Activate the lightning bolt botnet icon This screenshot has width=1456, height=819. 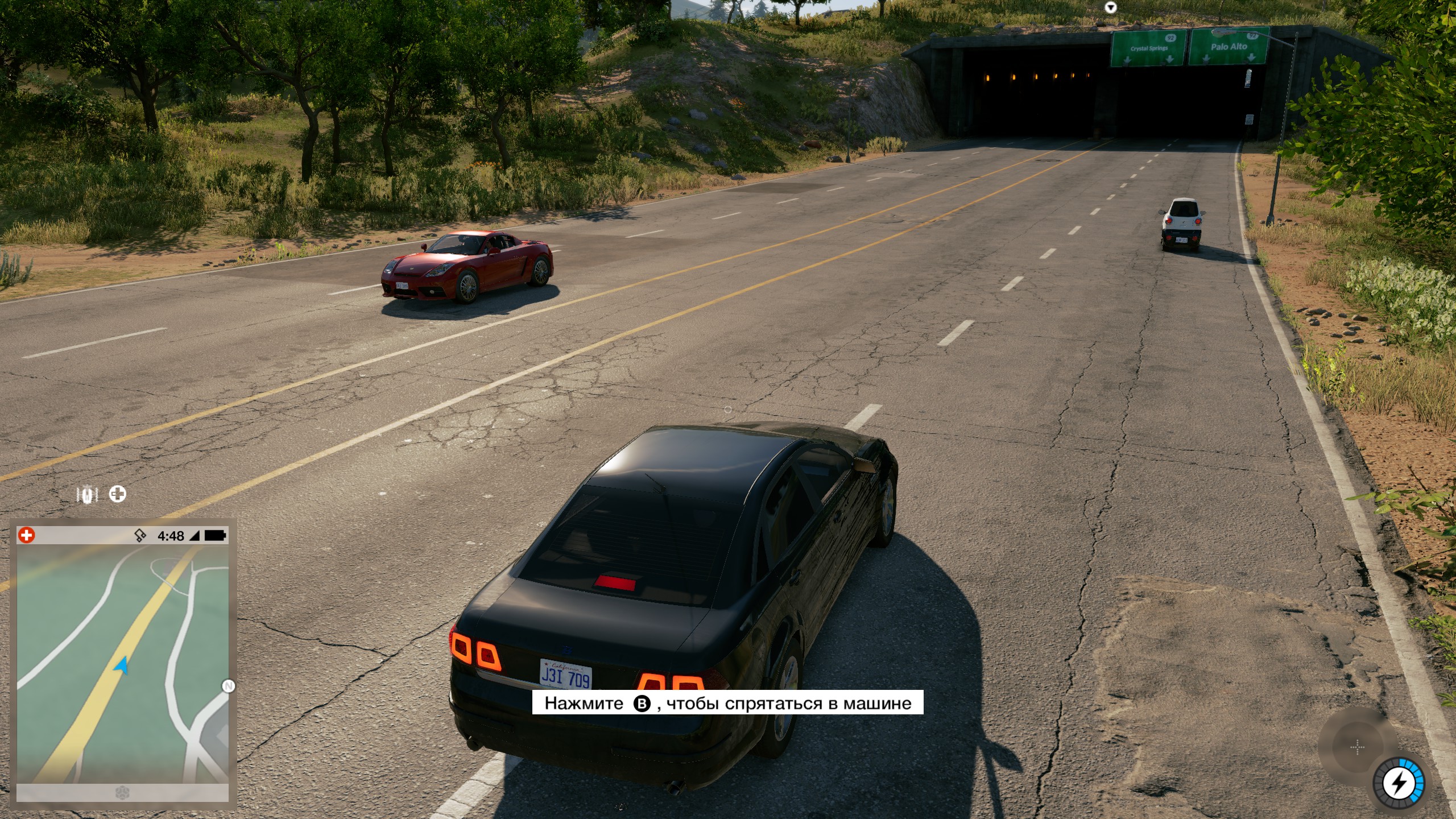click(1399, 784)
